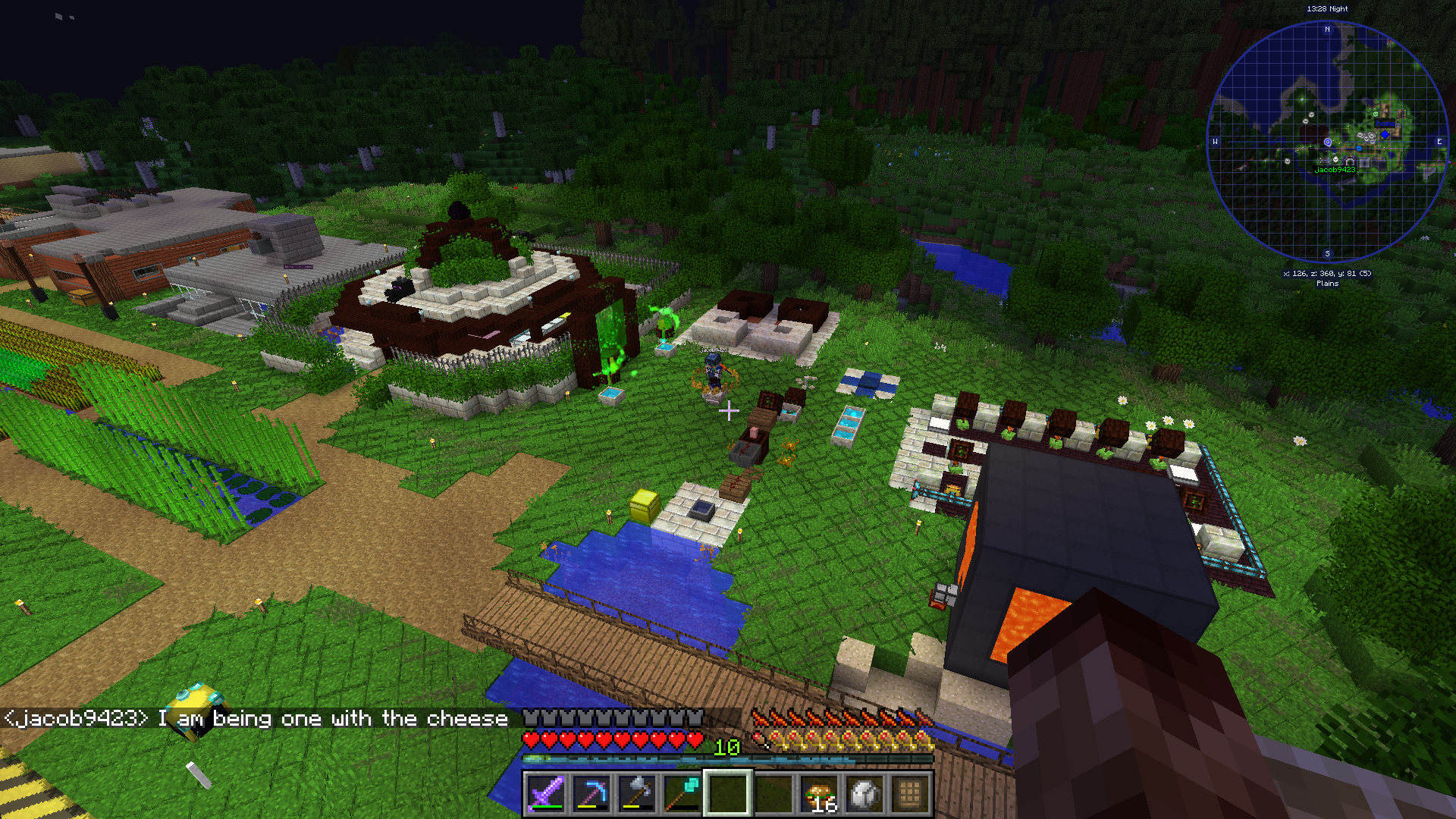Select the purple sword hotbar slot
1456x819 pixels.
(x=545, y=794)
